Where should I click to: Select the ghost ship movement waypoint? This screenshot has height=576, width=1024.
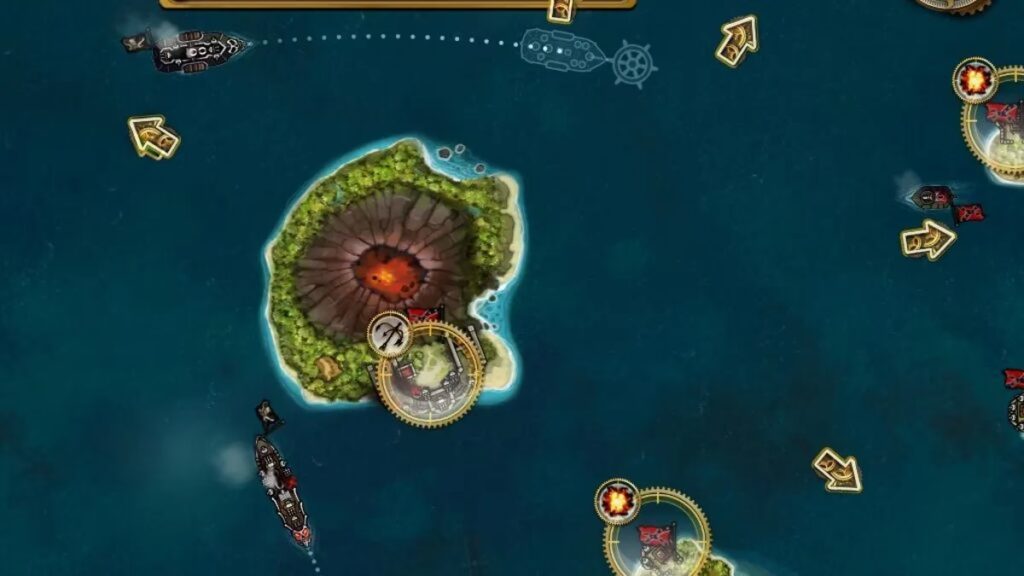click(564, 49)
